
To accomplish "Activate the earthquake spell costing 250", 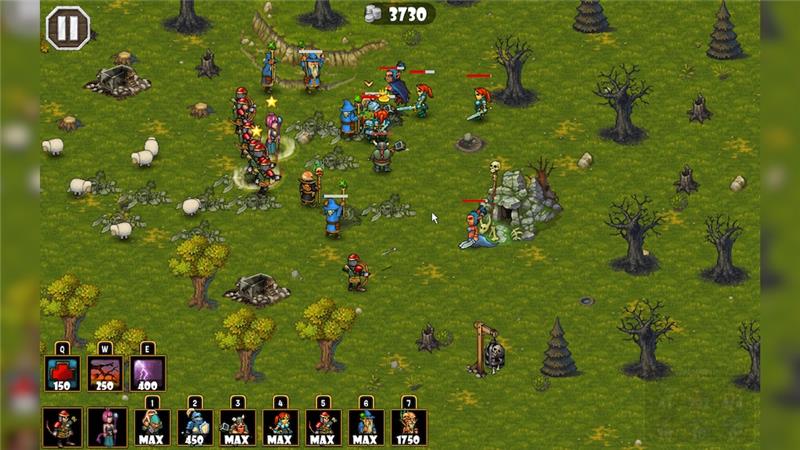I will click(105, 373).
